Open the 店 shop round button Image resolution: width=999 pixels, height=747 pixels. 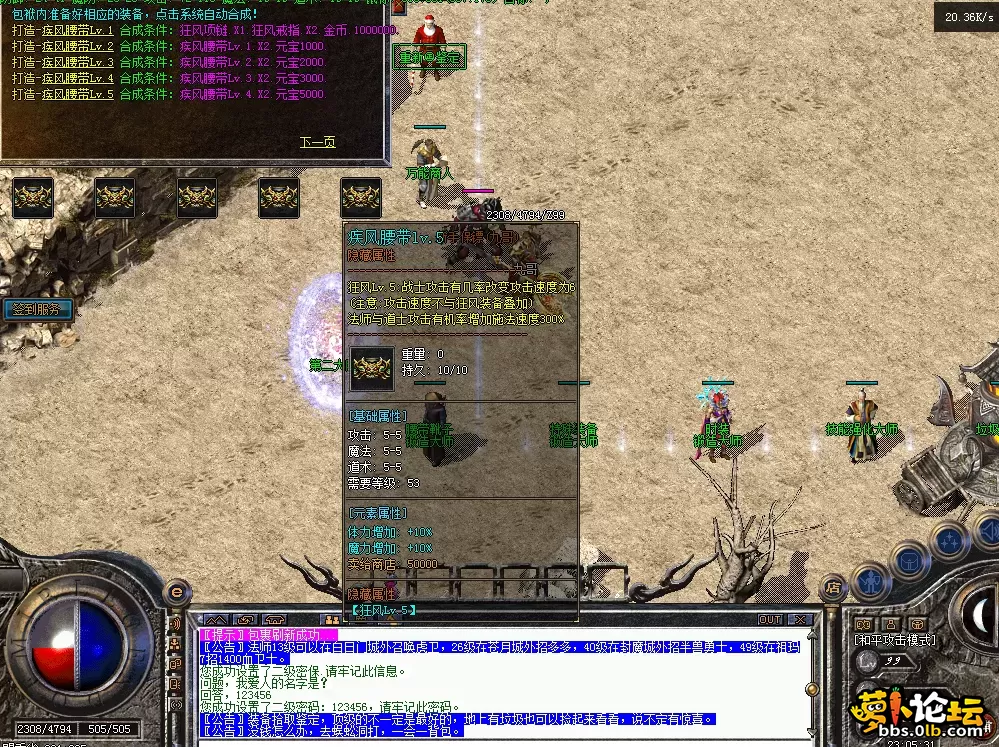(832, 589)
